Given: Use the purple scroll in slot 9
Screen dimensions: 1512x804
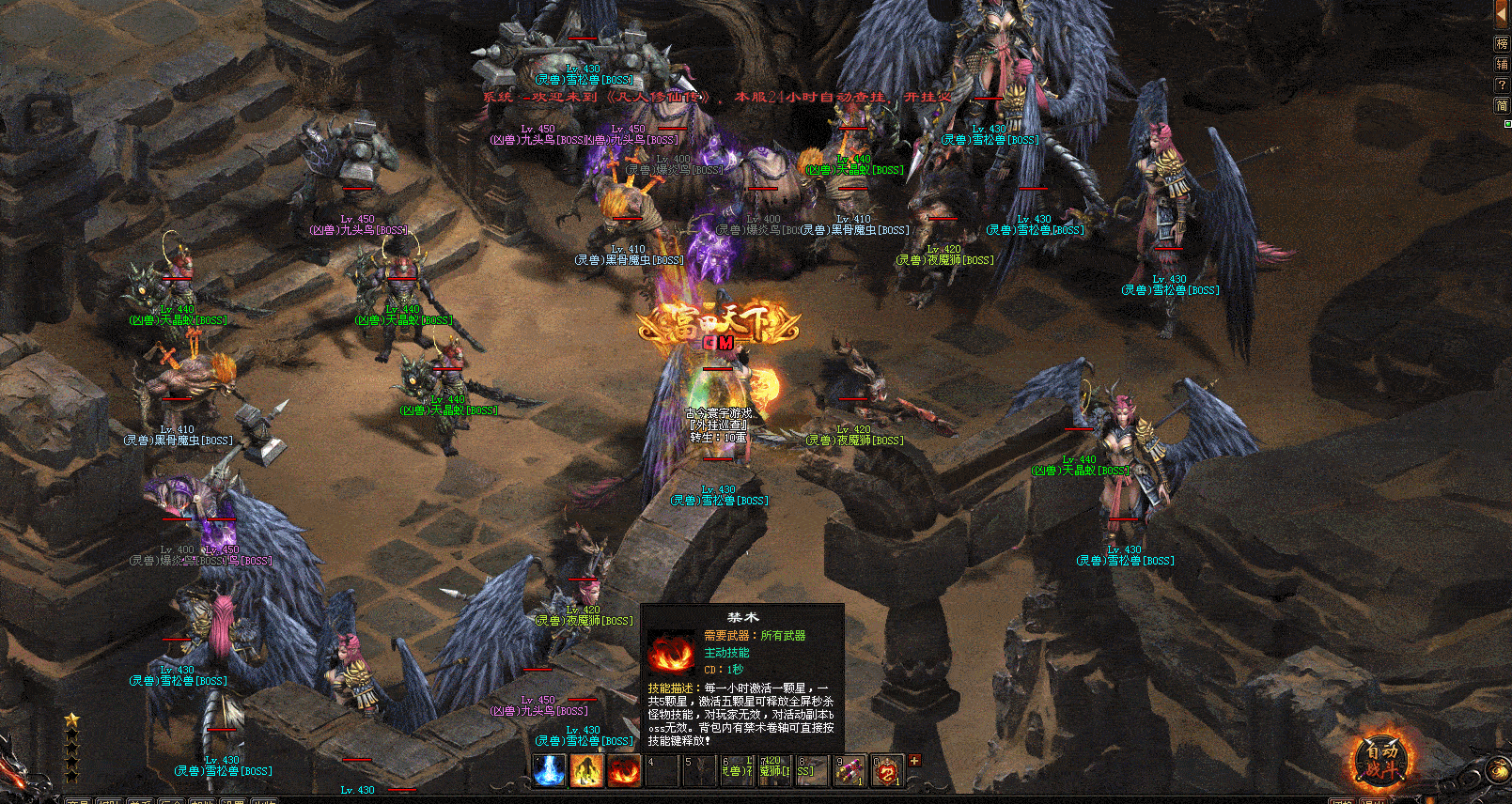Looking at the screenshot, I should (850, 770).
